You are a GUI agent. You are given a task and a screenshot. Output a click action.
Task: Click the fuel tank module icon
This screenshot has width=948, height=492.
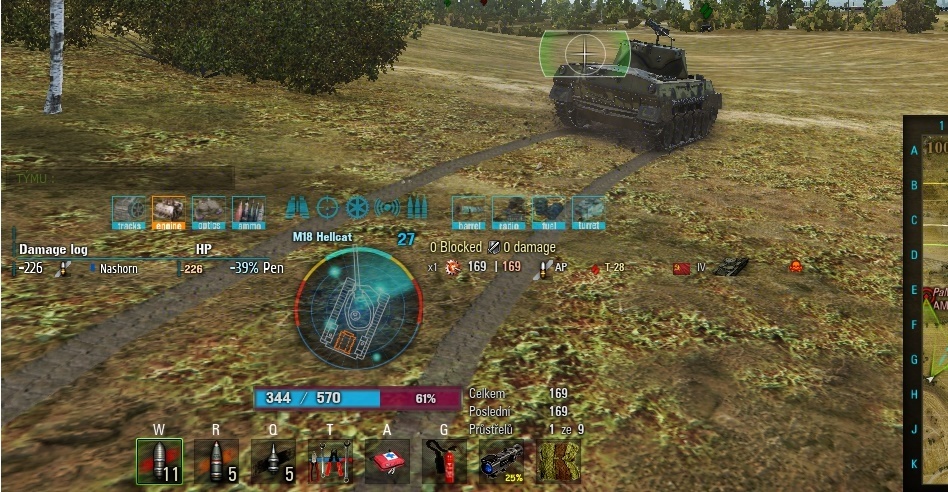coord(549,211)
